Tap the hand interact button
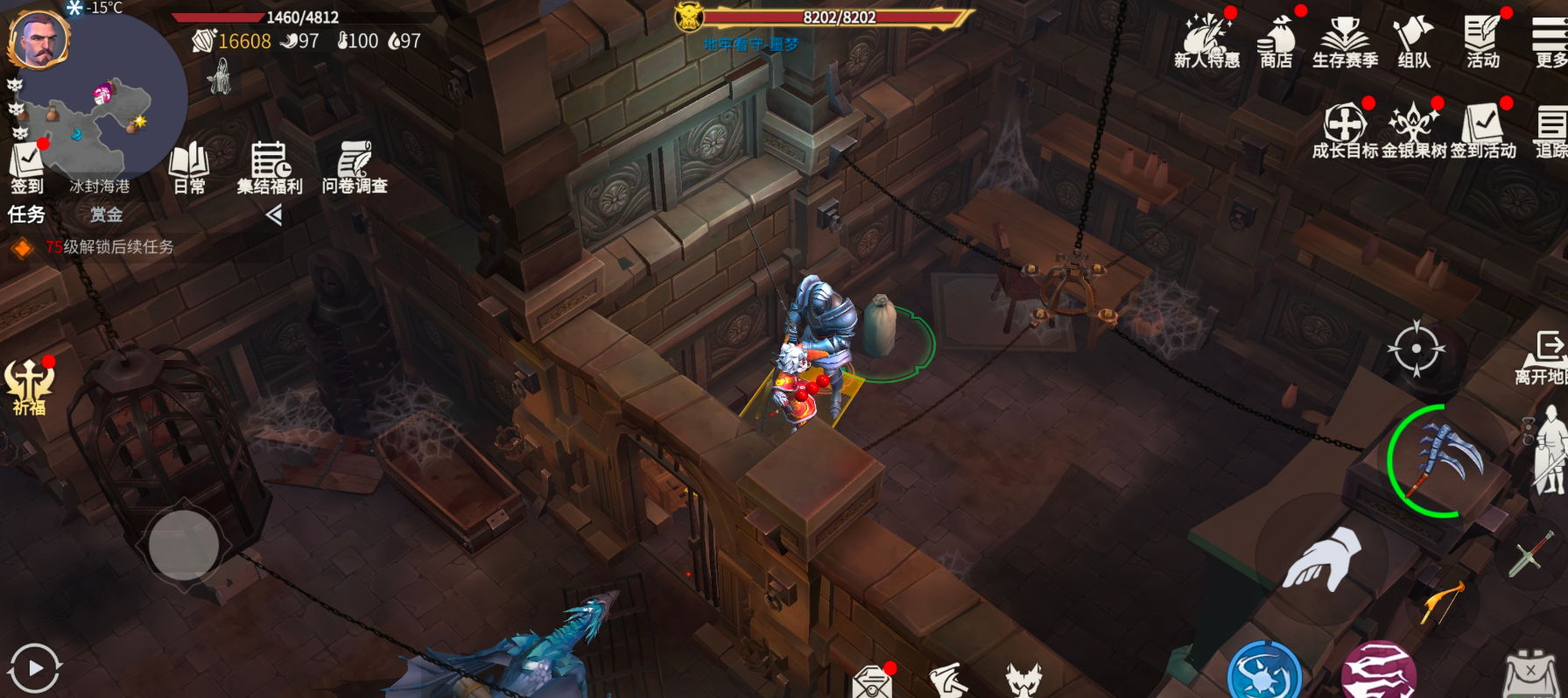The width and height of the screenshot is (1568, 698). pos(1322,559)
